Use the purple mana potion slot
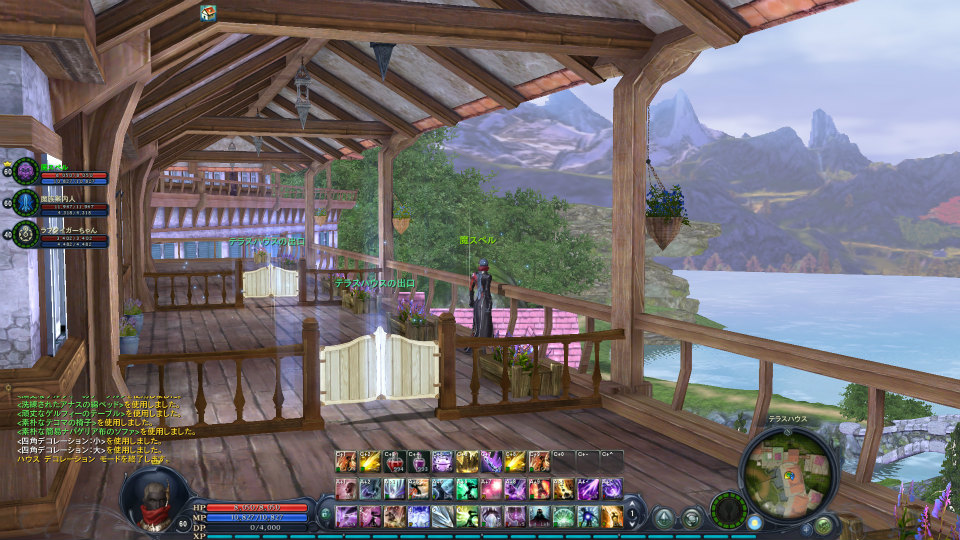 pyautogui.click(x=418, y=461)
